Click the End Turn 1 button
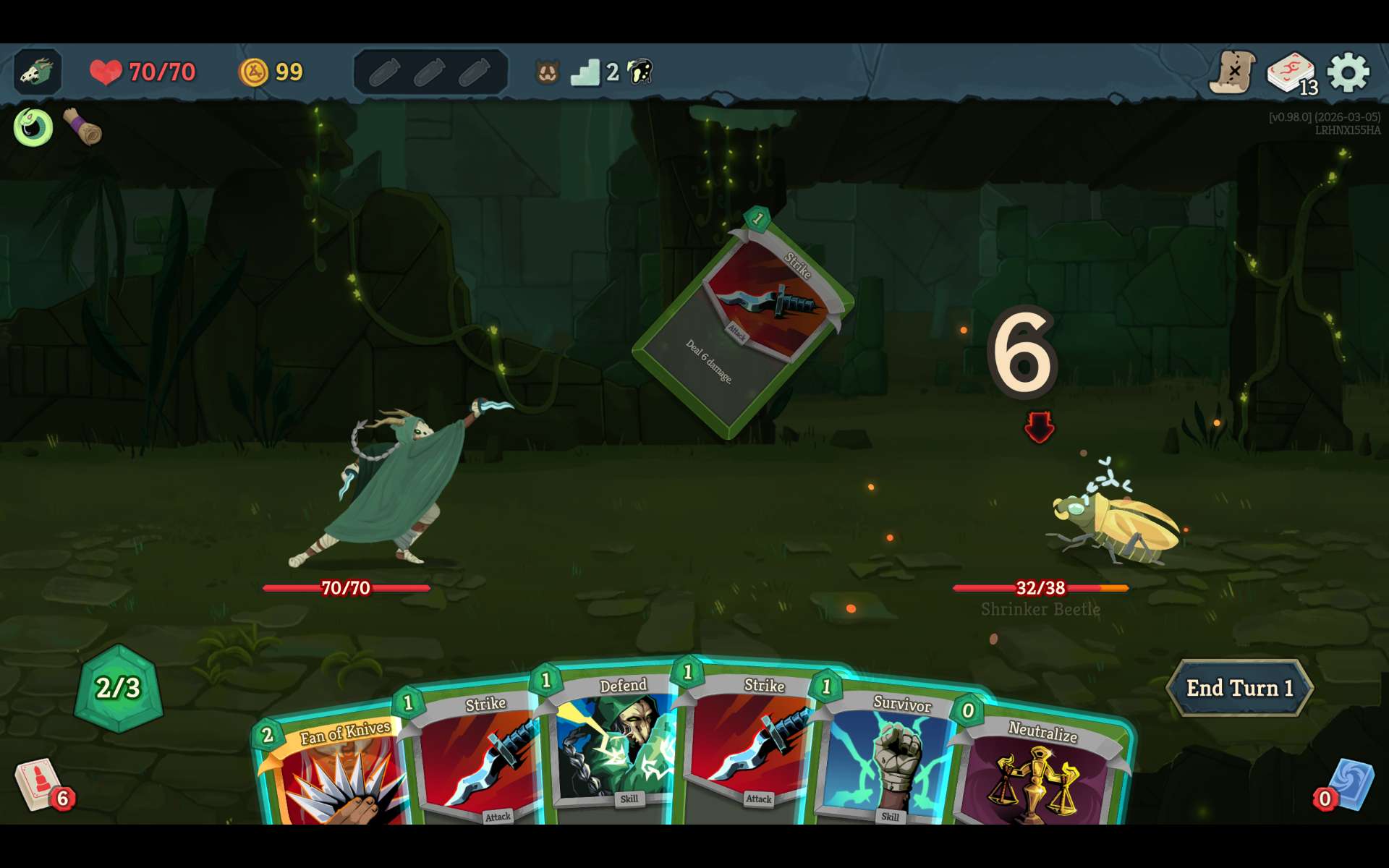The width and height of the screenshot is (1389, 868). tap(1239, 688)
